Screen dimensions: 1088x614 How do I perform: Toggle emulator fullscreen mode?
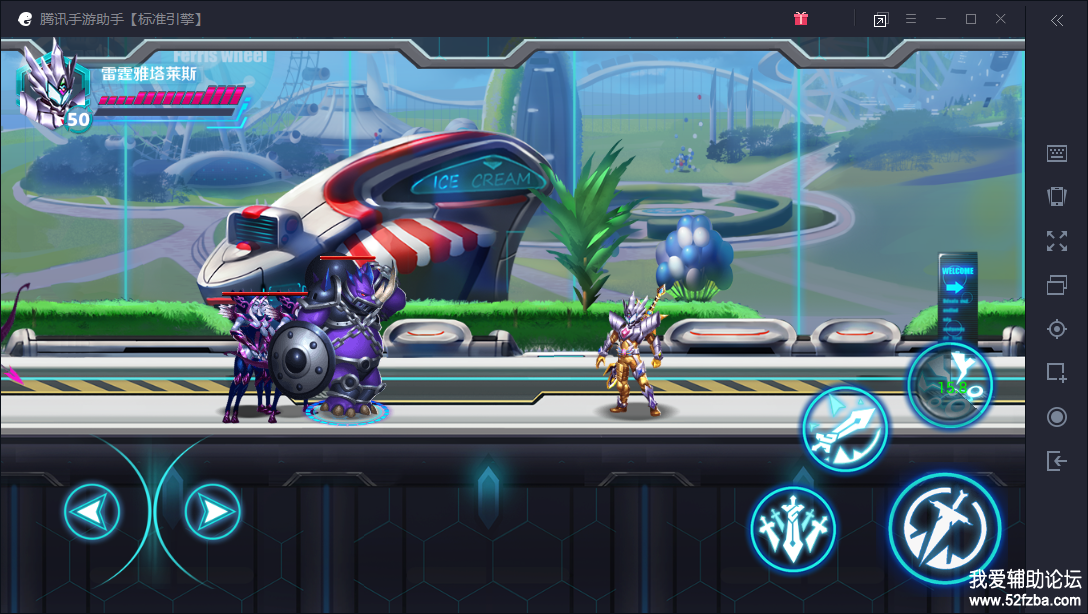[x=1057, y=240]
